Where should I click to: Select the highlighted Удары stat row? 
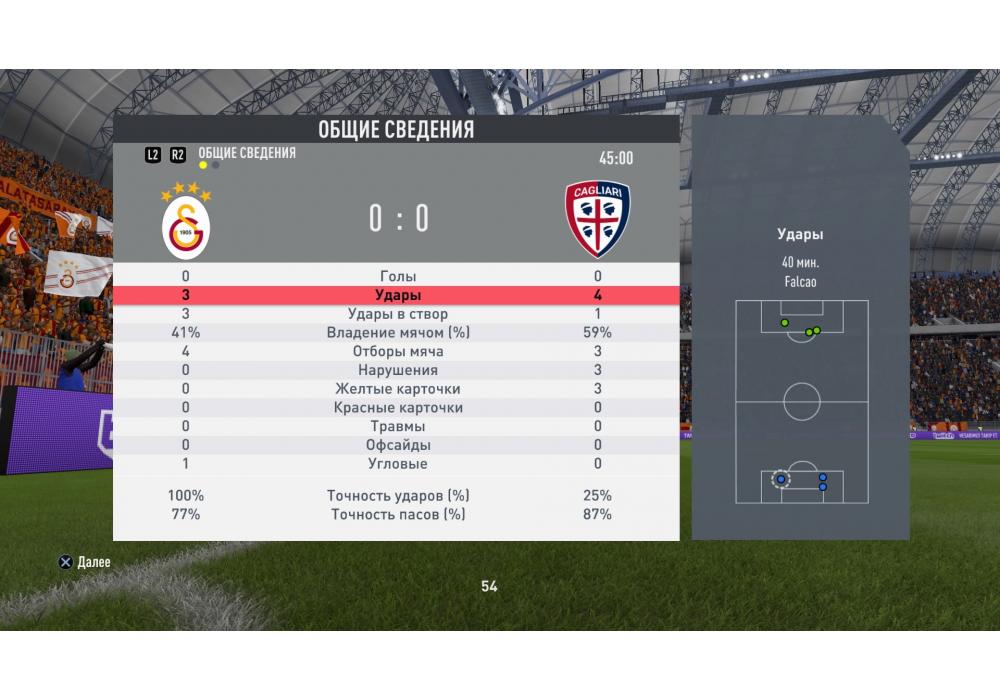tap(397, 295)
